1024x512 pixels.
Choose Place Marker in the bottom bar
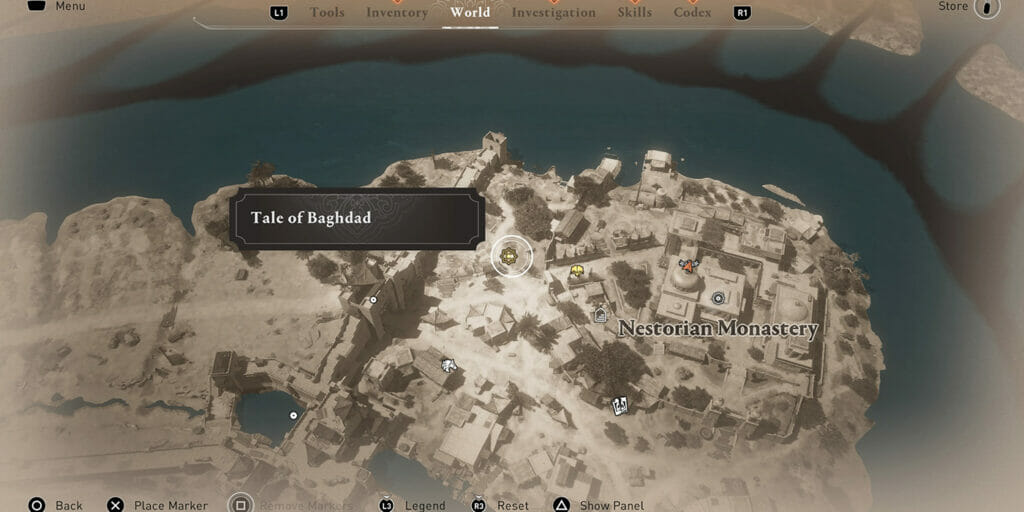pos(170,505)
